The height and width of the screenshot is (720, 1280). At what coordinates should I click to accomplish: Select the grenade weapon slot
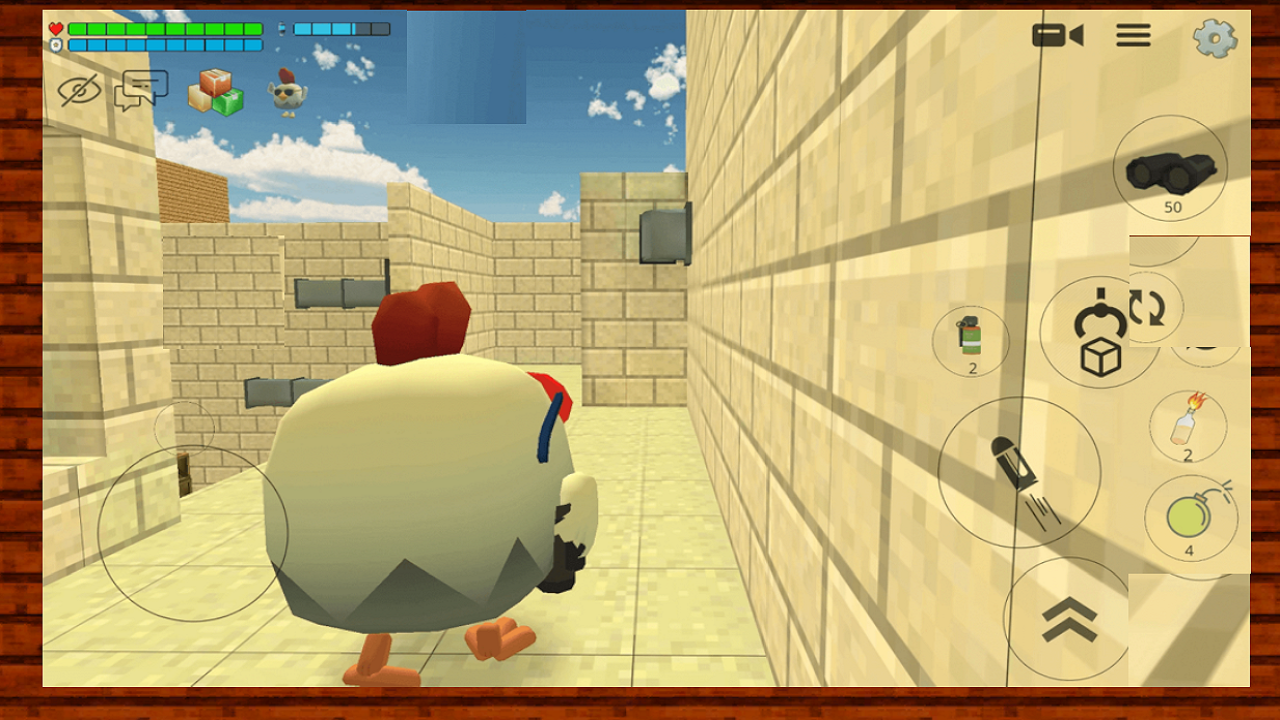(x=971, y=340)
